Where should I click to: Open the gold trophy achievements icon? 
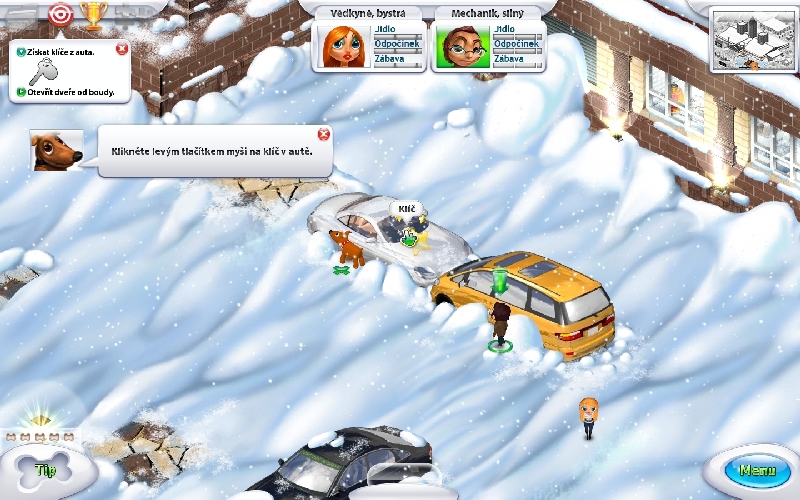click(91, 14)
